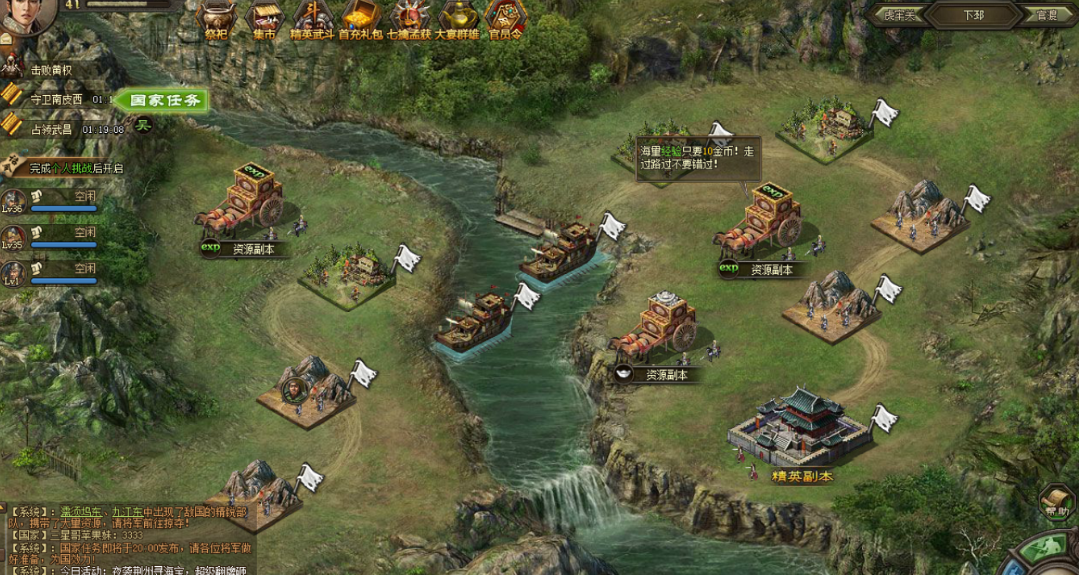Select the current map name 下邳
Image resolution: width=1079 pixels, height=575 pixels.
[x=973, y=15]
